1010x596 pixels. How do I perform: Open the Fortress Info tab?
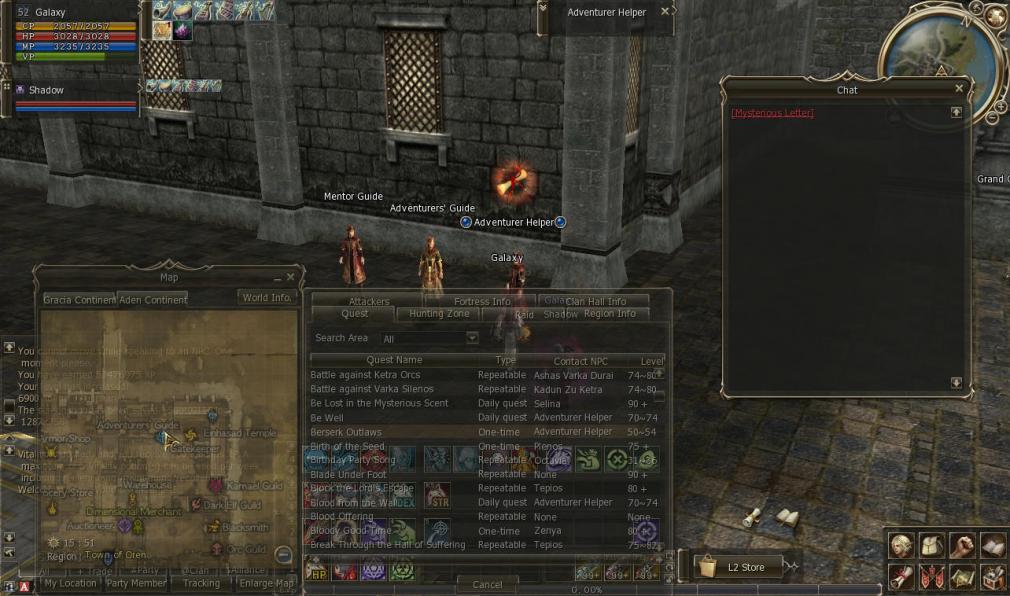click(x=482, y=301)
